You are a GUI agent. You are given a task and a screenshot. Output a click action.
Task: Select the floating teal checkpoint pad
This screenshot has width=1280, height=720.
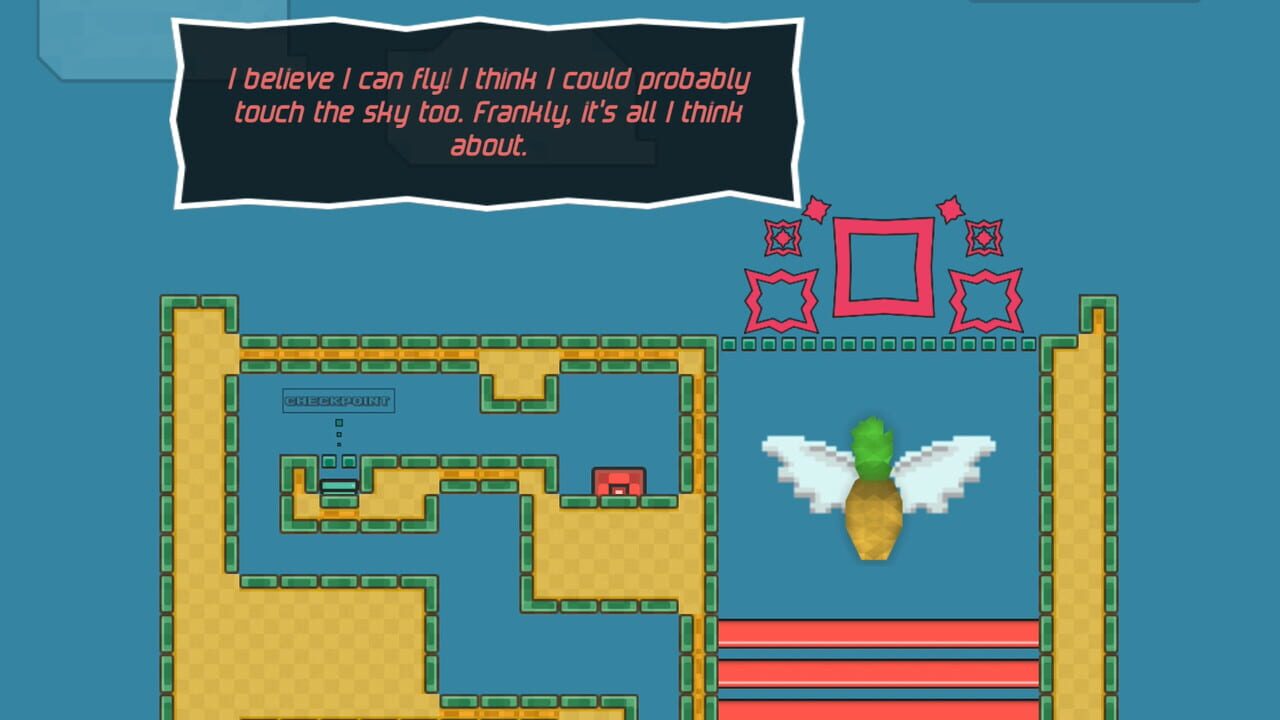click(337, 487)
